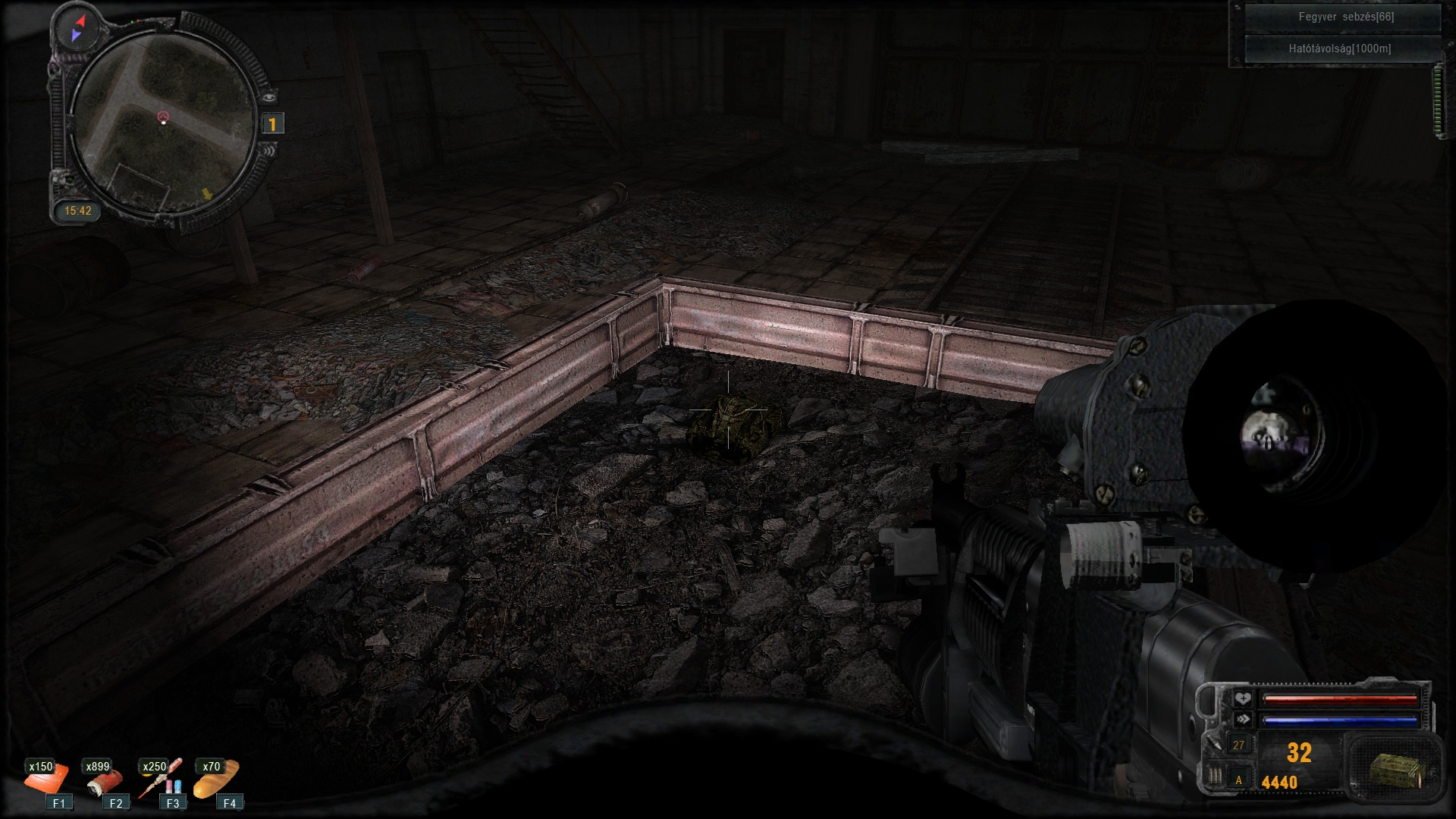
Task: Click the yellow arrow marker on minimap
Action: (206, 194)
